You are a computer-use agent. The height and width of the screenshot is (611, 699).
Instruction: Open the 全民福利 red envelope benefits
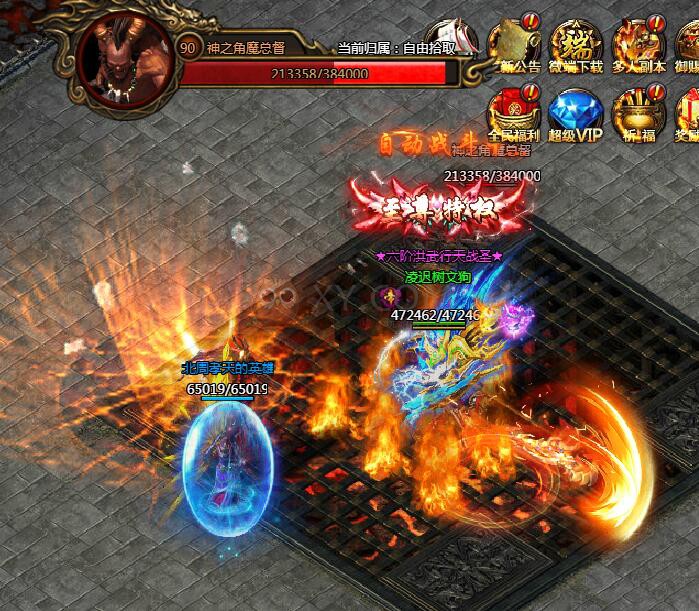513,112
